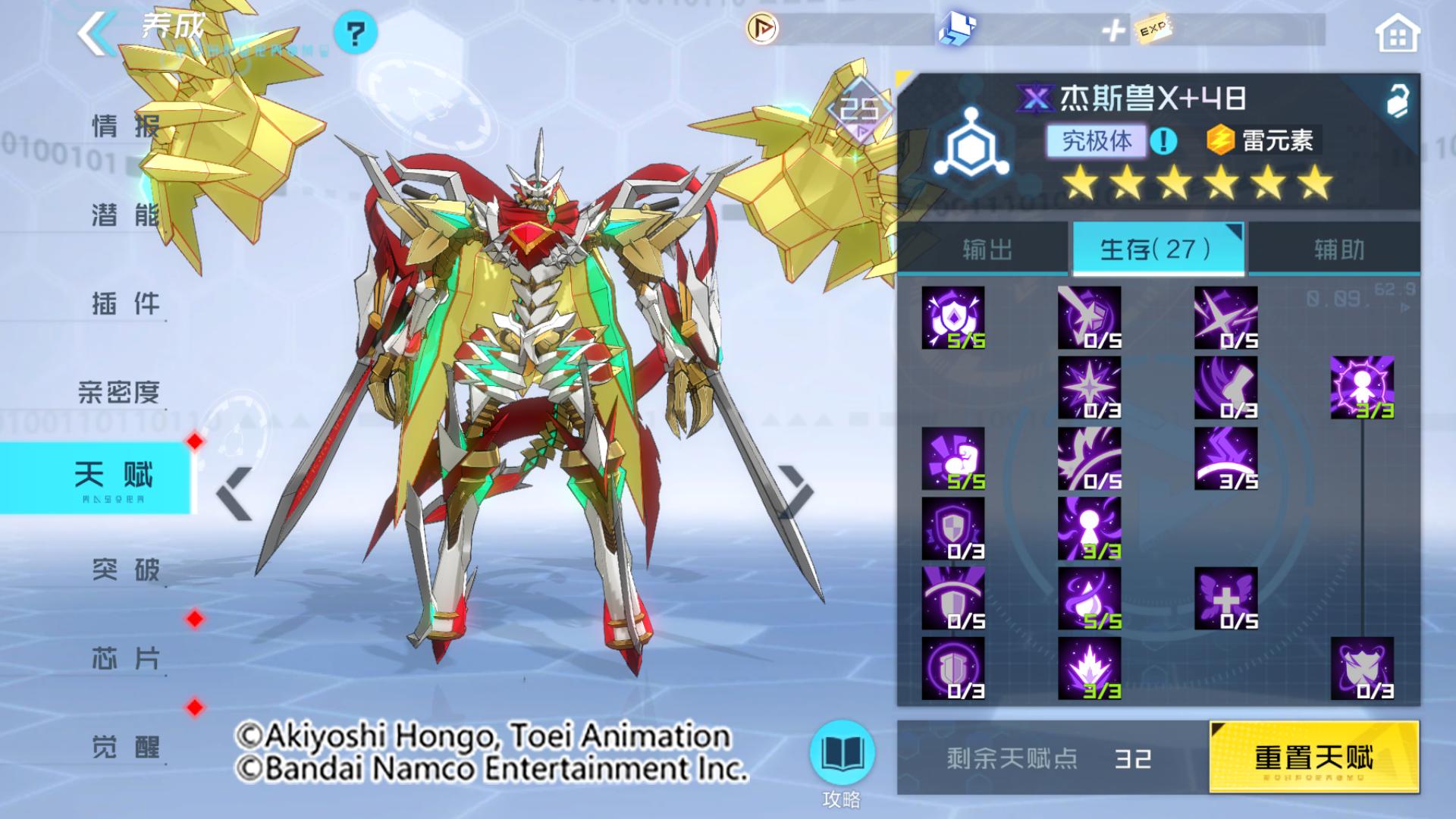Open the 芯片 chip menu
Viewport: 1456px width, 819px height.
click(x=125, y=657)
